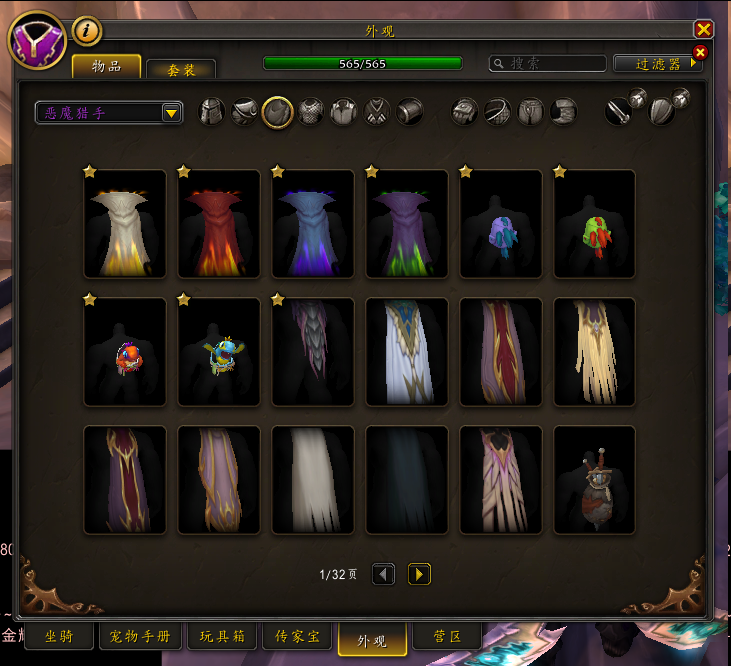Select the white cloak with yellow flames

pyautogui.click(x=125, y=224)
